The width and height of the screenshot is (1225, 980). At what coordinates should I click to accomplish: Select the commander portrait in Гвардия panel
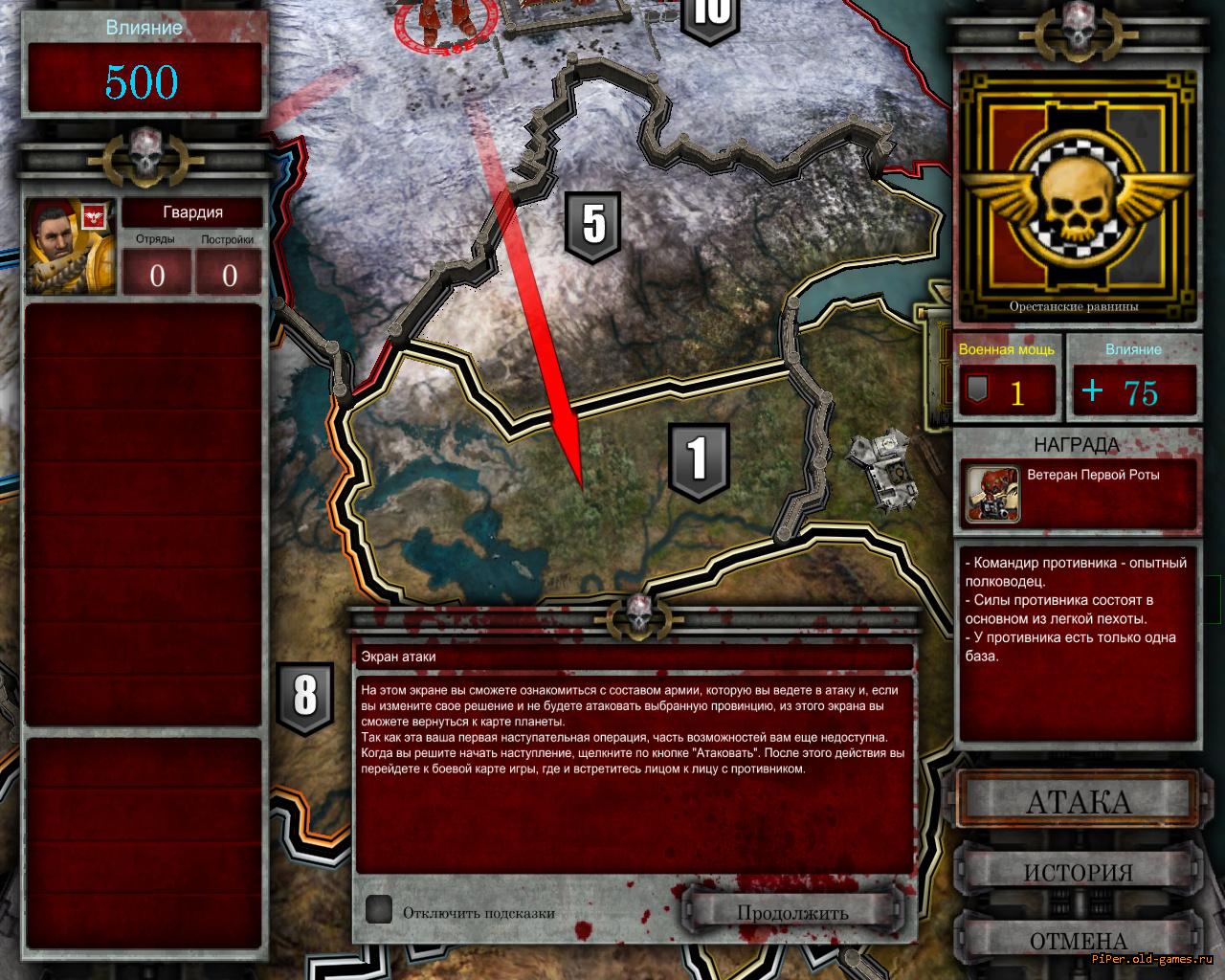click(71, 246)
